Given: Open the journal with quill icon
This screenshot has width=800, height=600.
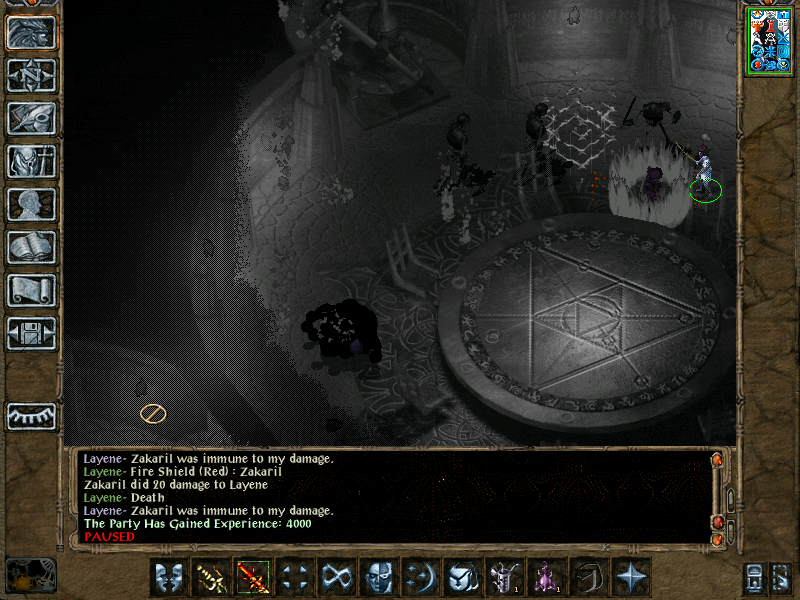Looking at the screenshot, I should [x=31, y=118].
